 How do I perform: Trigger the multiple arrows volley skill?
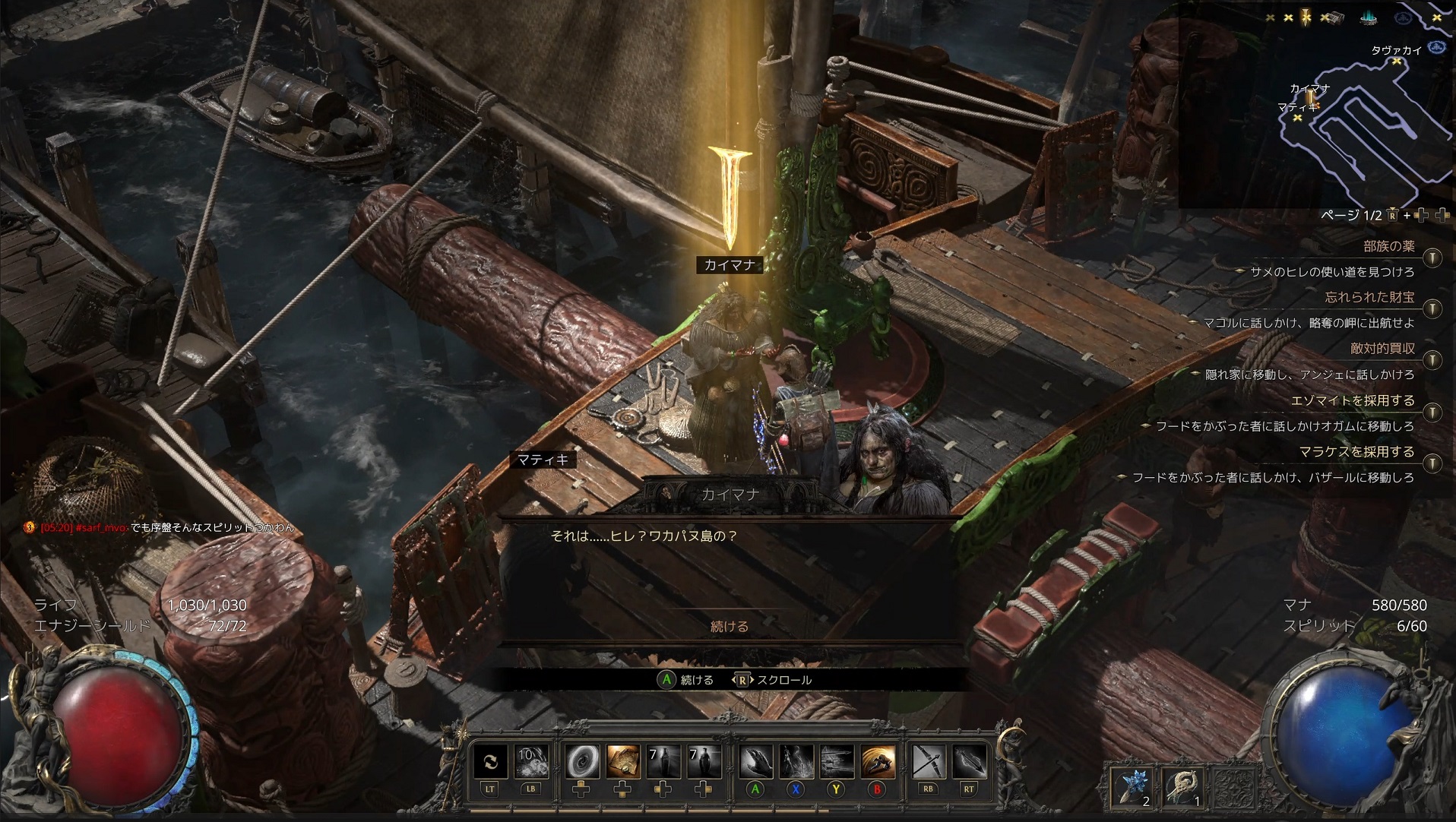coord(836,761)
